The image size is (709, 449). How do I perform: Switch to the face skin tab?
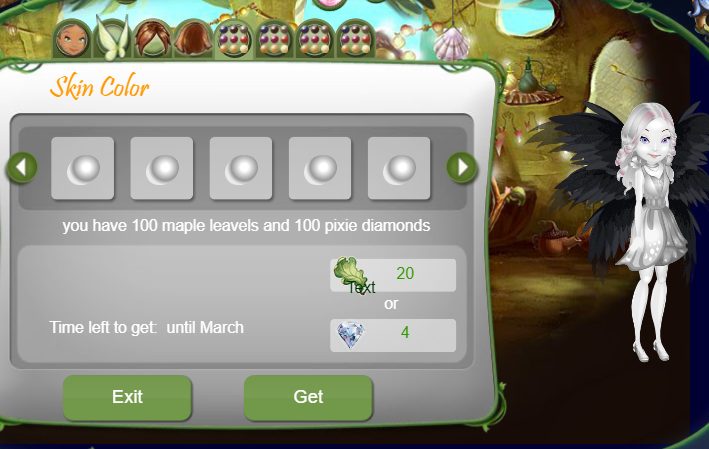coord(73,40)
